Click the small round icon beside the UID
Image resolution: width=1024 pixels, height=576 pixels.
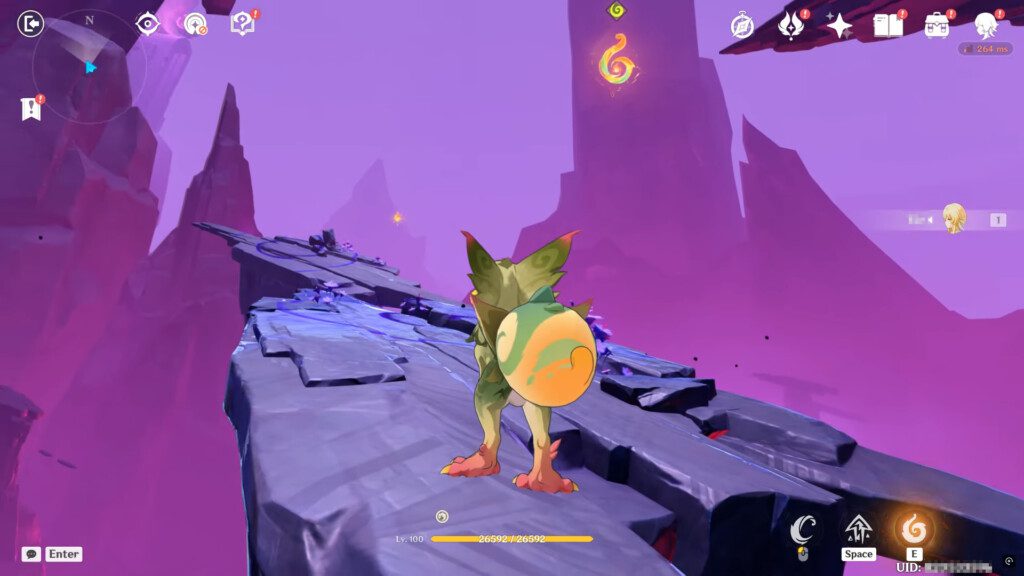1009,561
